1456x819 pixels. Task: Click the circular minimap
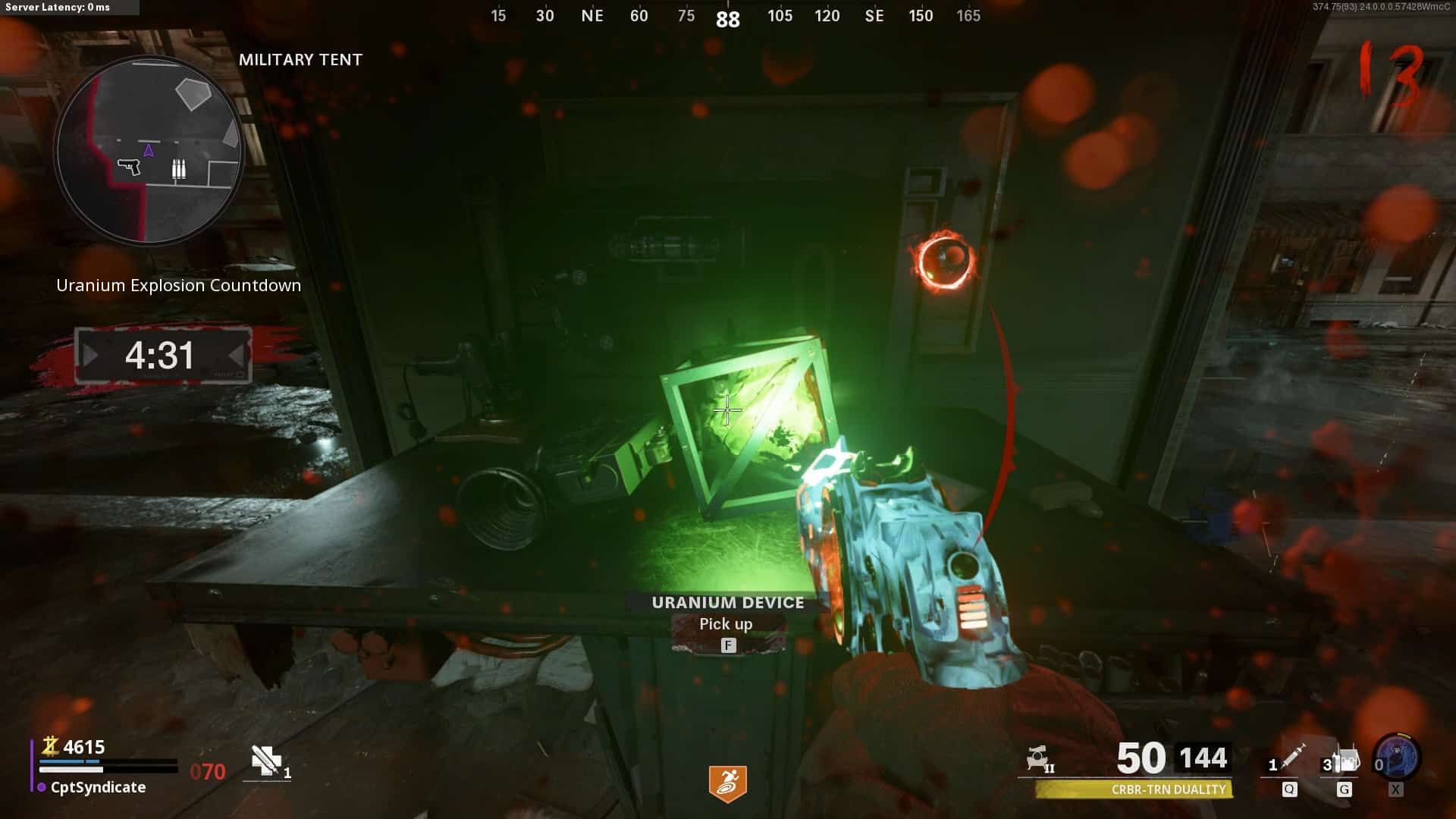click(149, 152)
